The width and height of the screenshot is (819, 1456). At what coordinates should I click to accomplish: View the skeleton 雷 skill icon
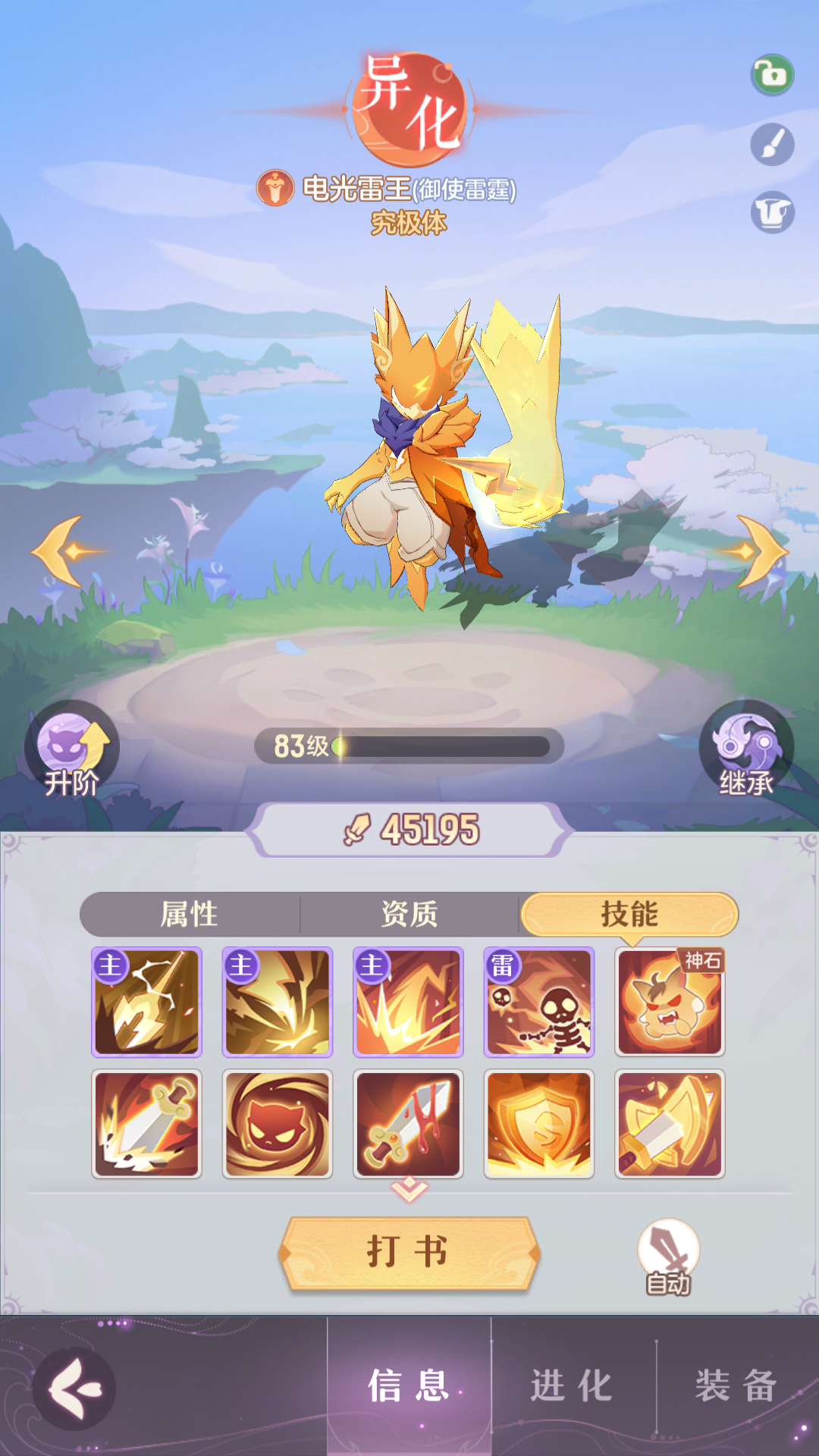(539, 1002)
